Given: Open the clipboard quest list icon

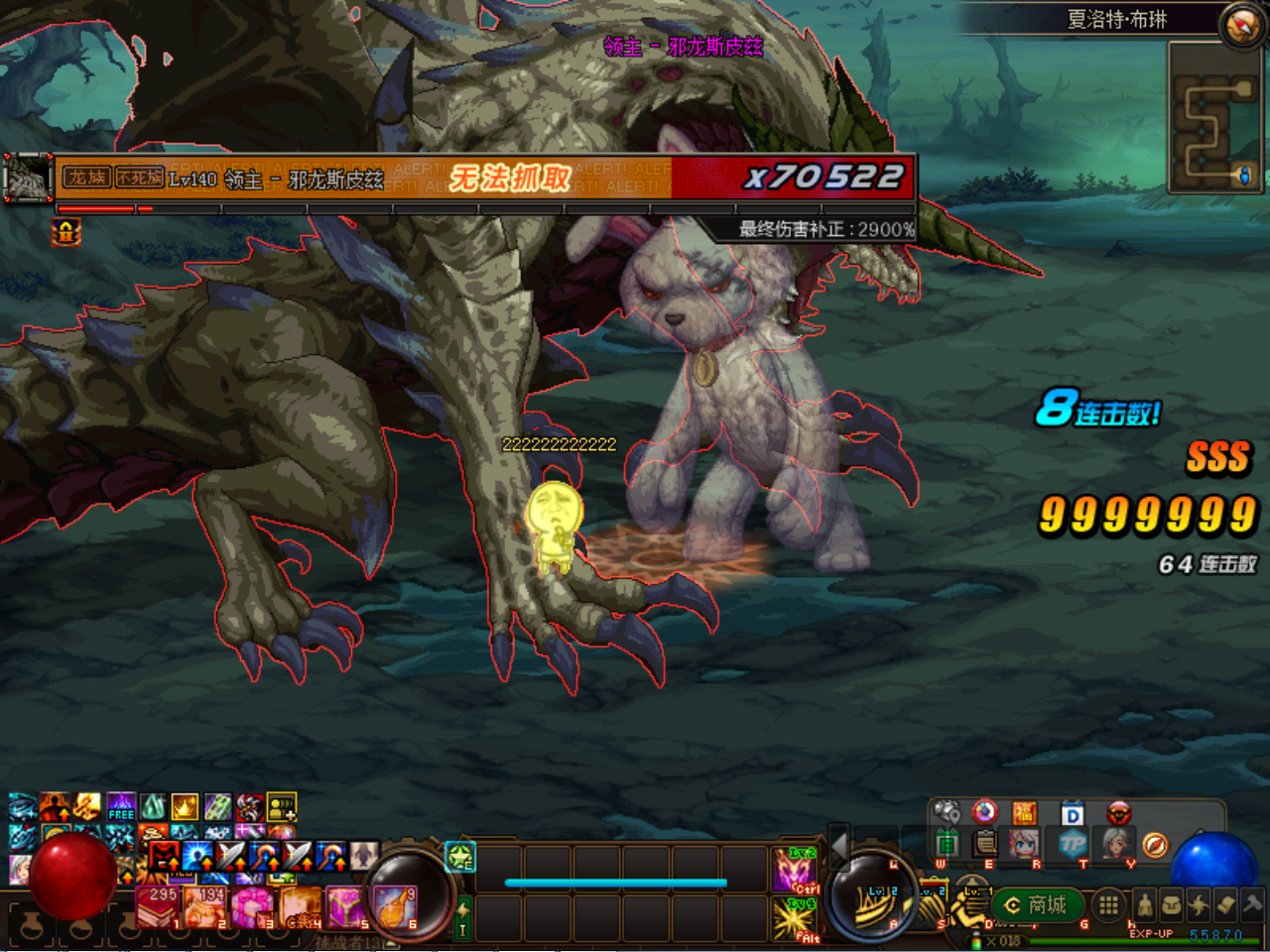Looking at the screenshot, I should (985, 844).
